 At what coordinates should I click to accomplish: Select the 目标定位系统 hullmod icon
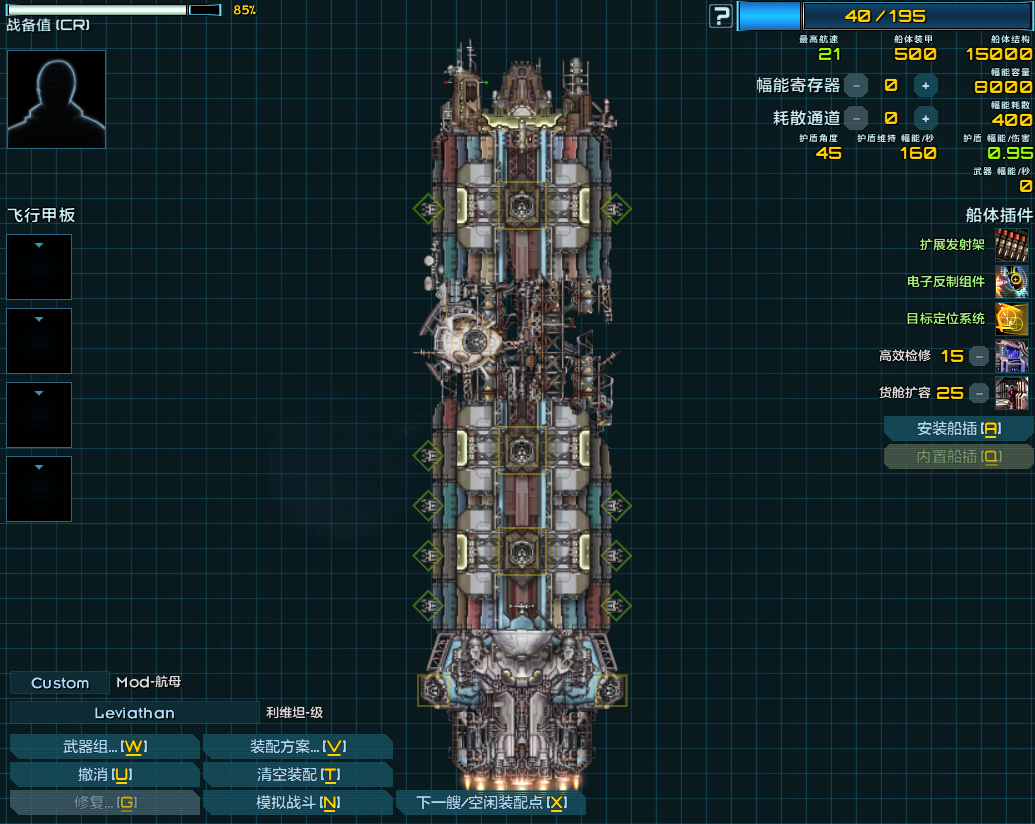click(x=1012, y=319)
